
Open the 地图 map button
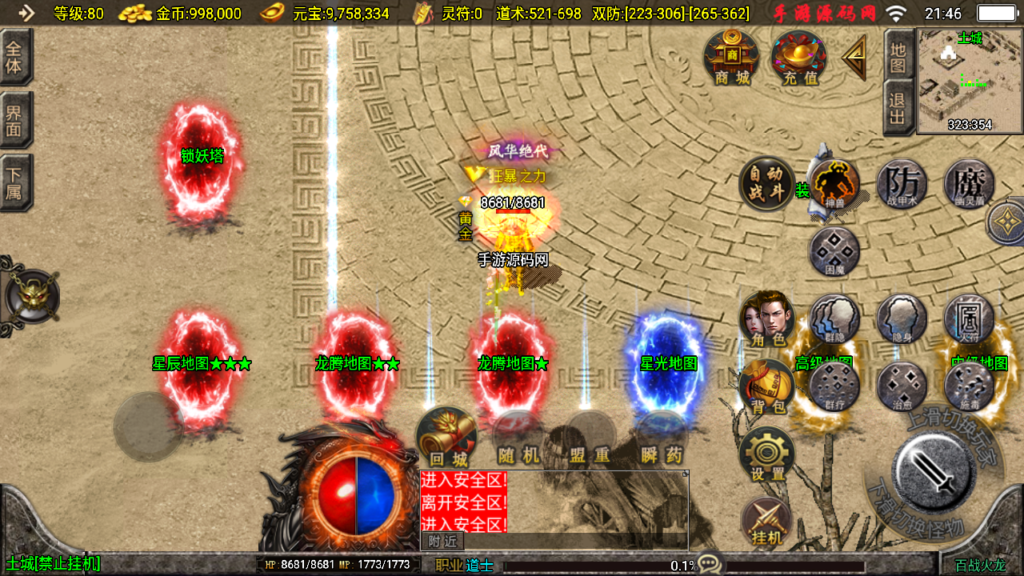(897, 57)
